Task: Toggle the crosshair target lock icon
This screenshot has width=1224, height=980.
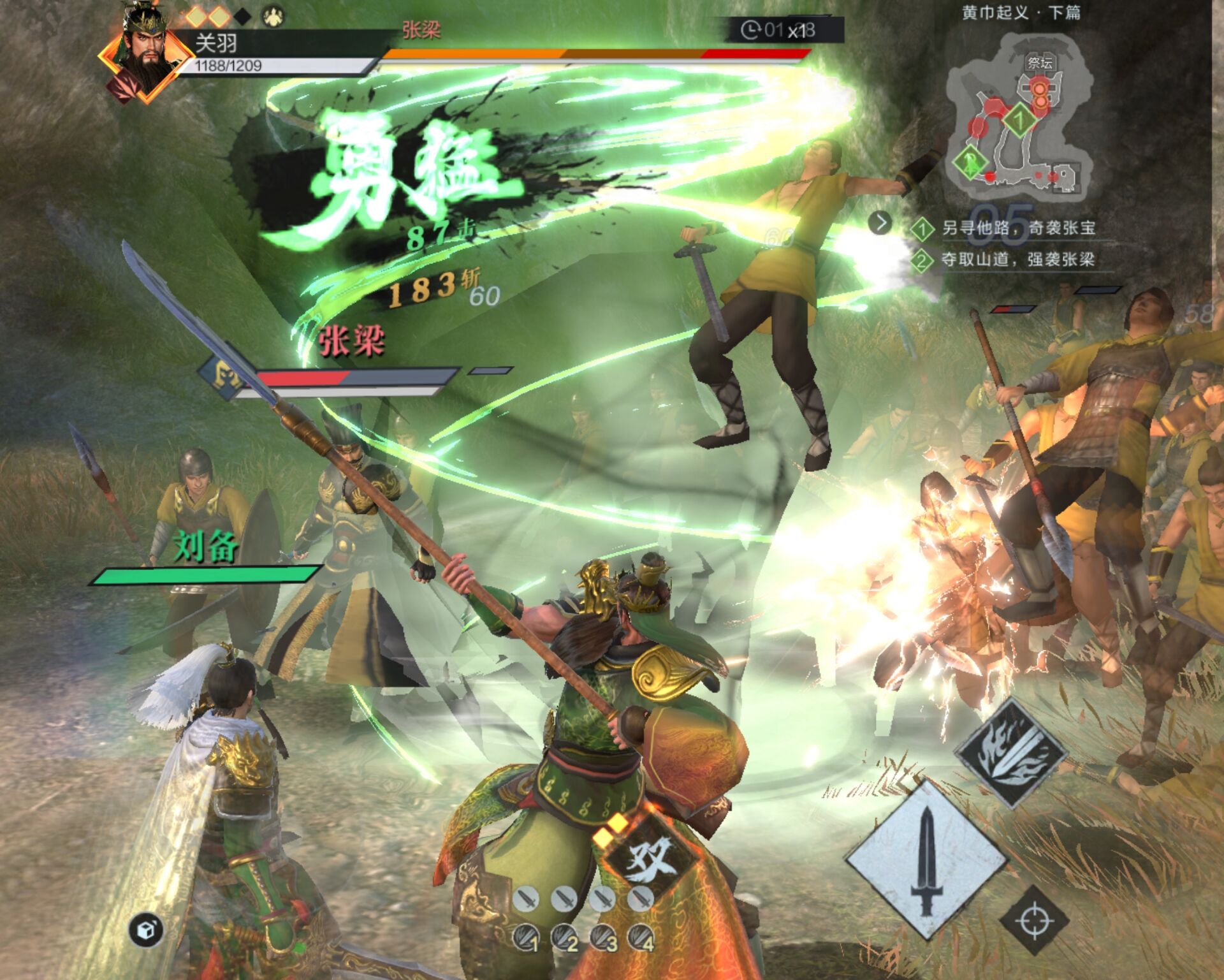Action: tap(1033, 921)
